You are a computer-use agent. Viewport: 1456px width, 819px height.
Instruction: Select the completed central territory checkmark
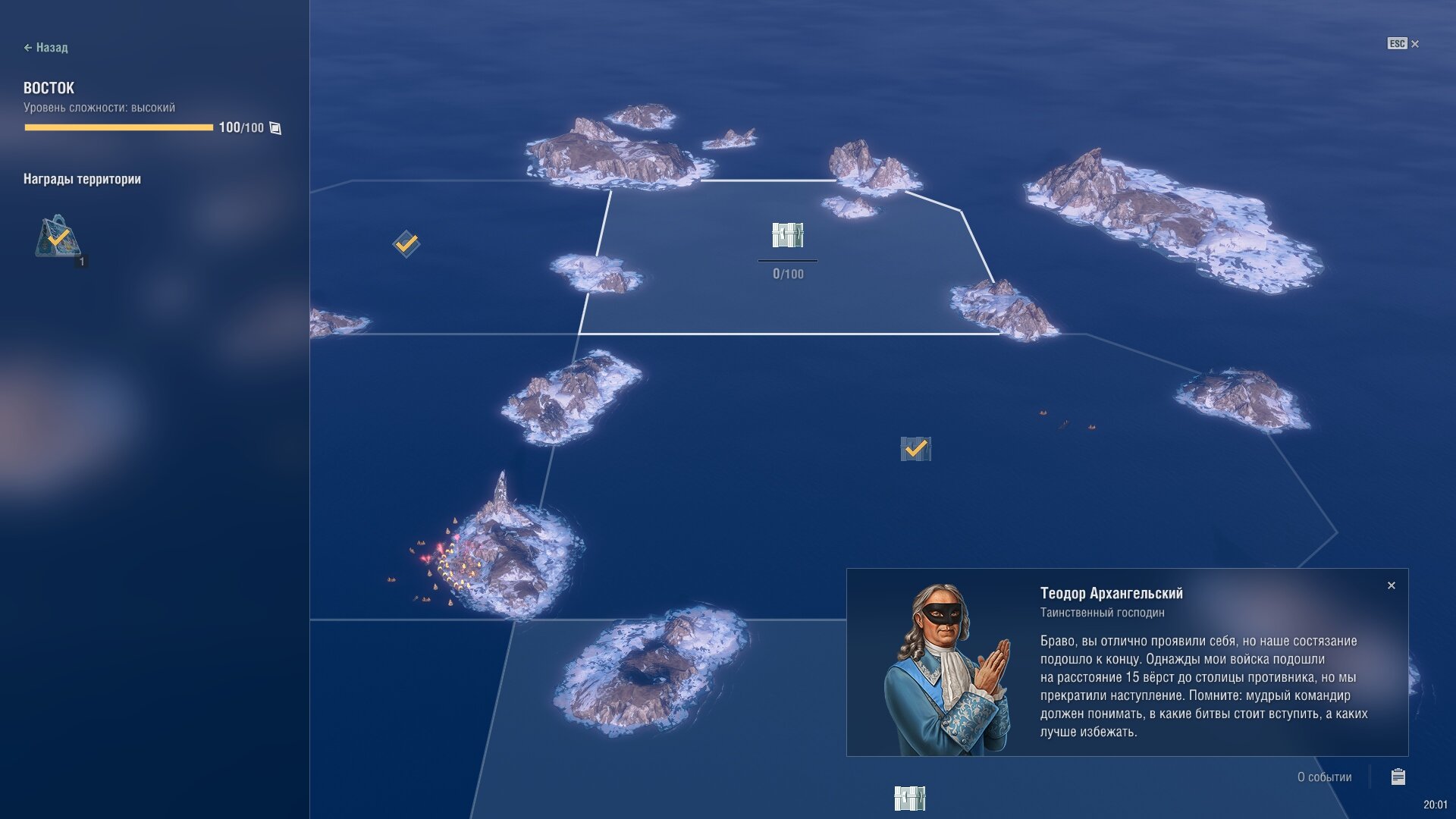pyautogui.click(x=915, y=449)
